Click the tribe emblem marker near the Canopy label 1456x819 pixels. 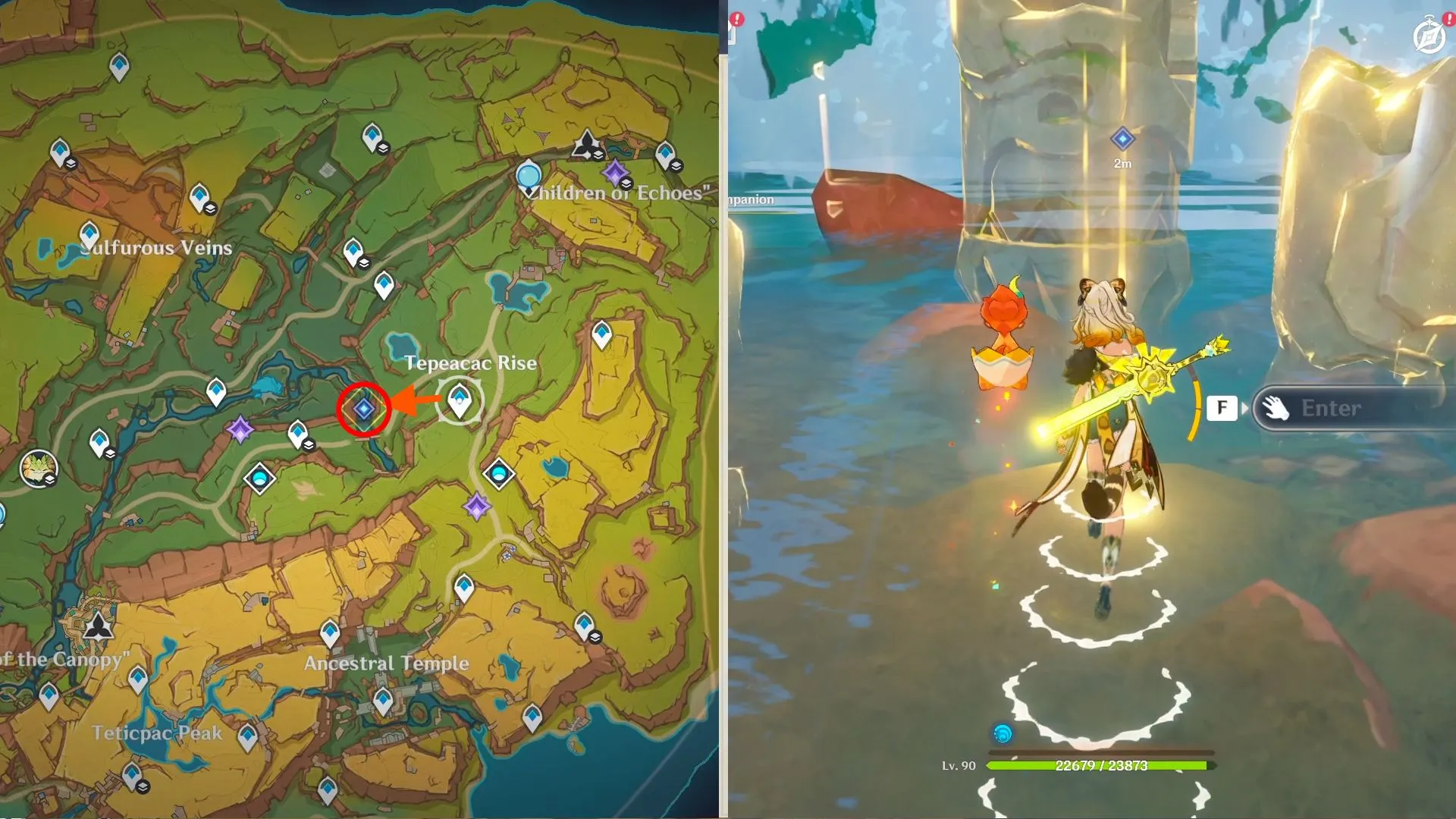(98, 627)
